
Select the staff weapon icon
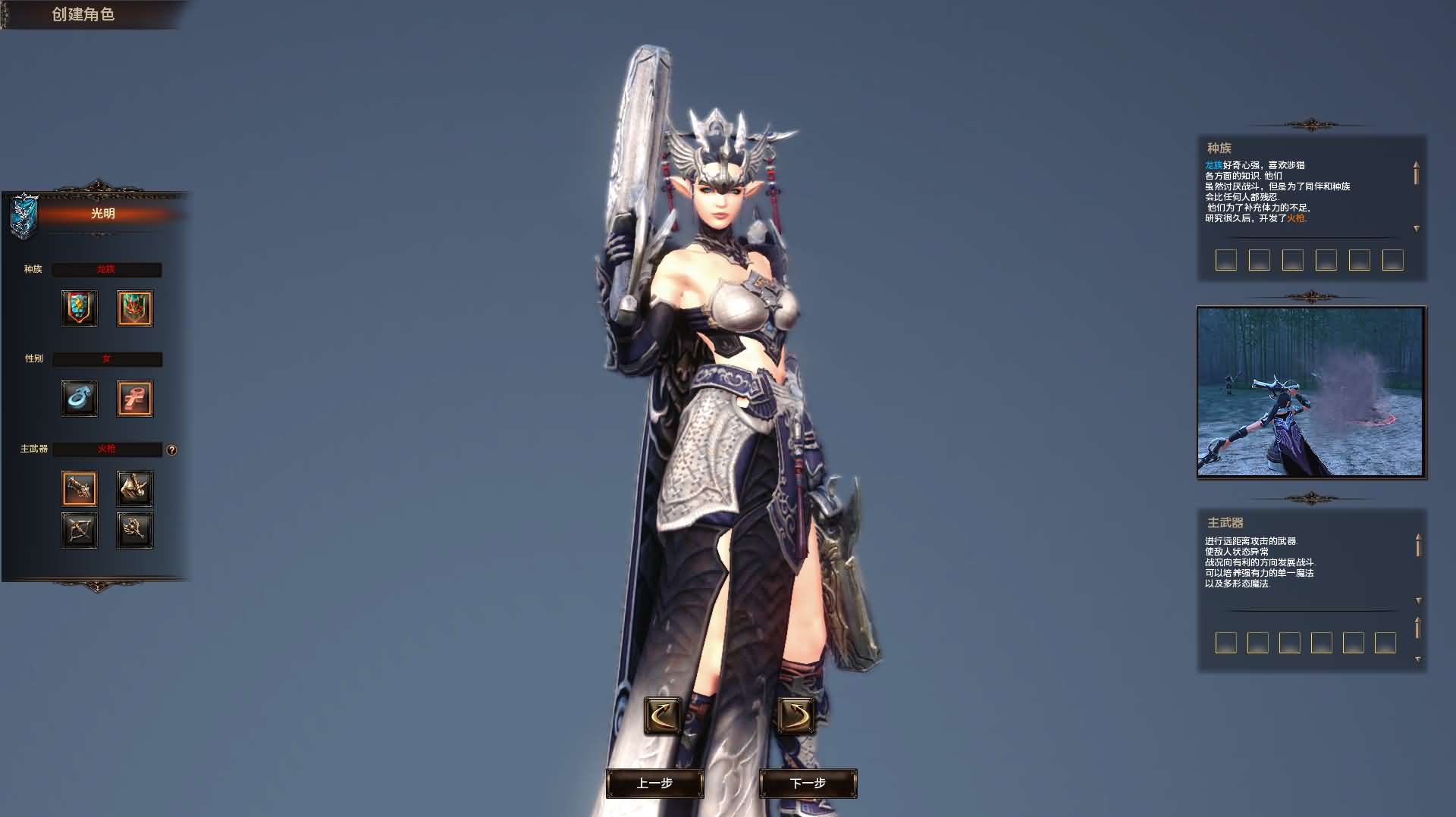134,530
